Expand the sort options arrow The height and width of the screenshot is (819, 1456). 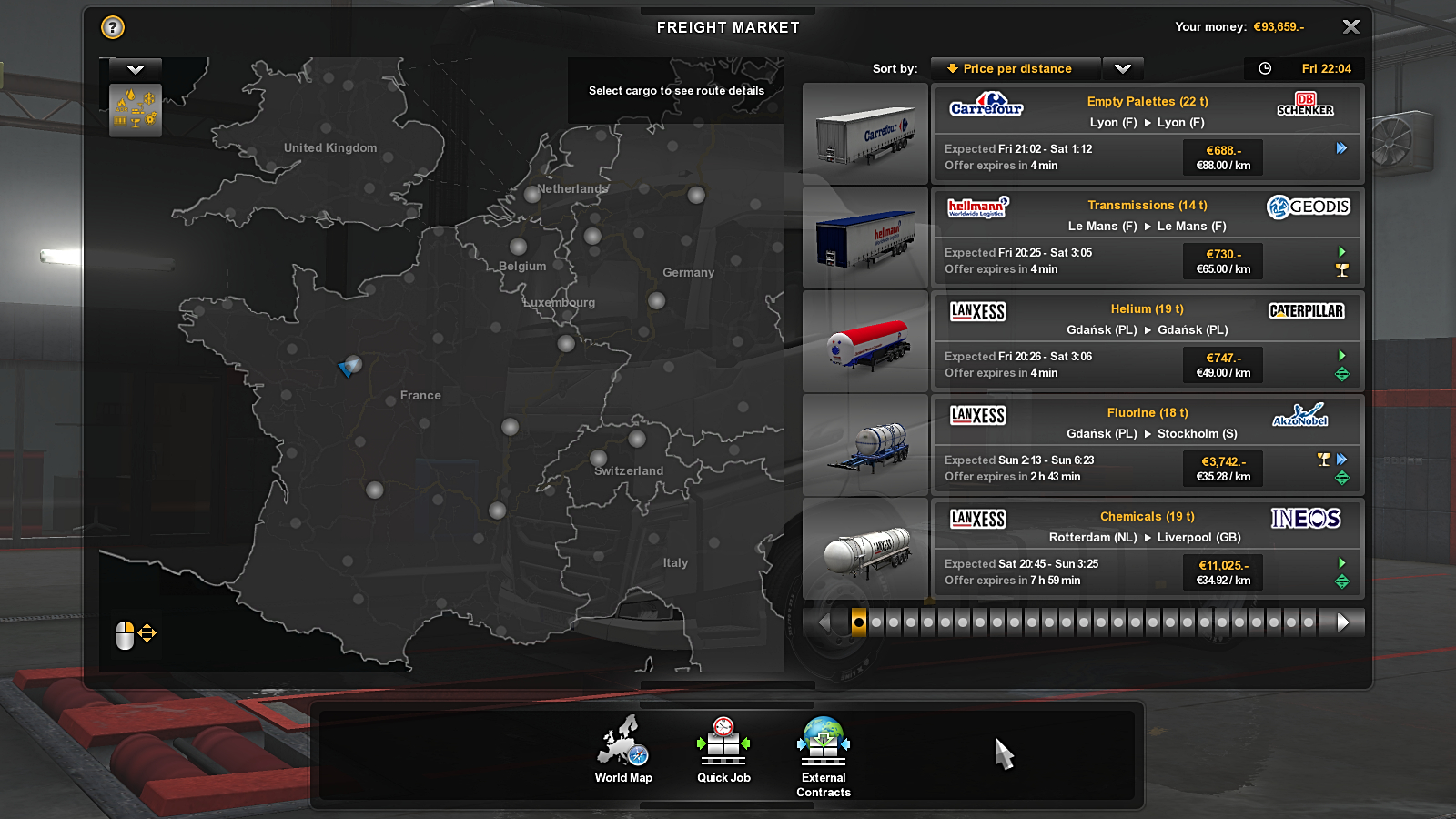coord(1123,68)
